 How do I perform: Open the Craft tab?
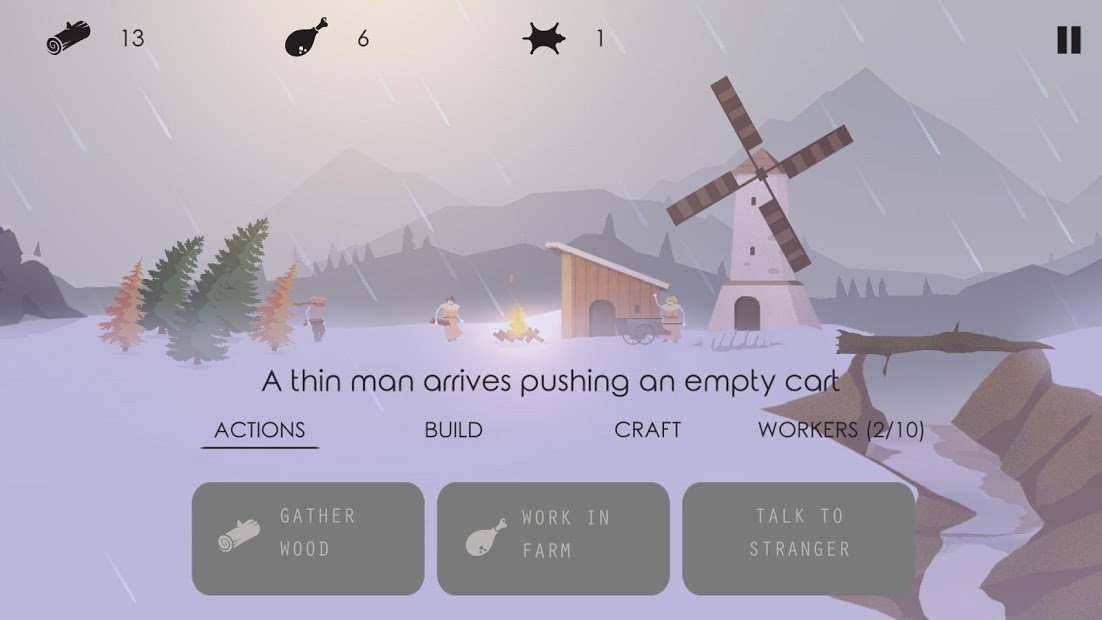click(x=647, y=430)
